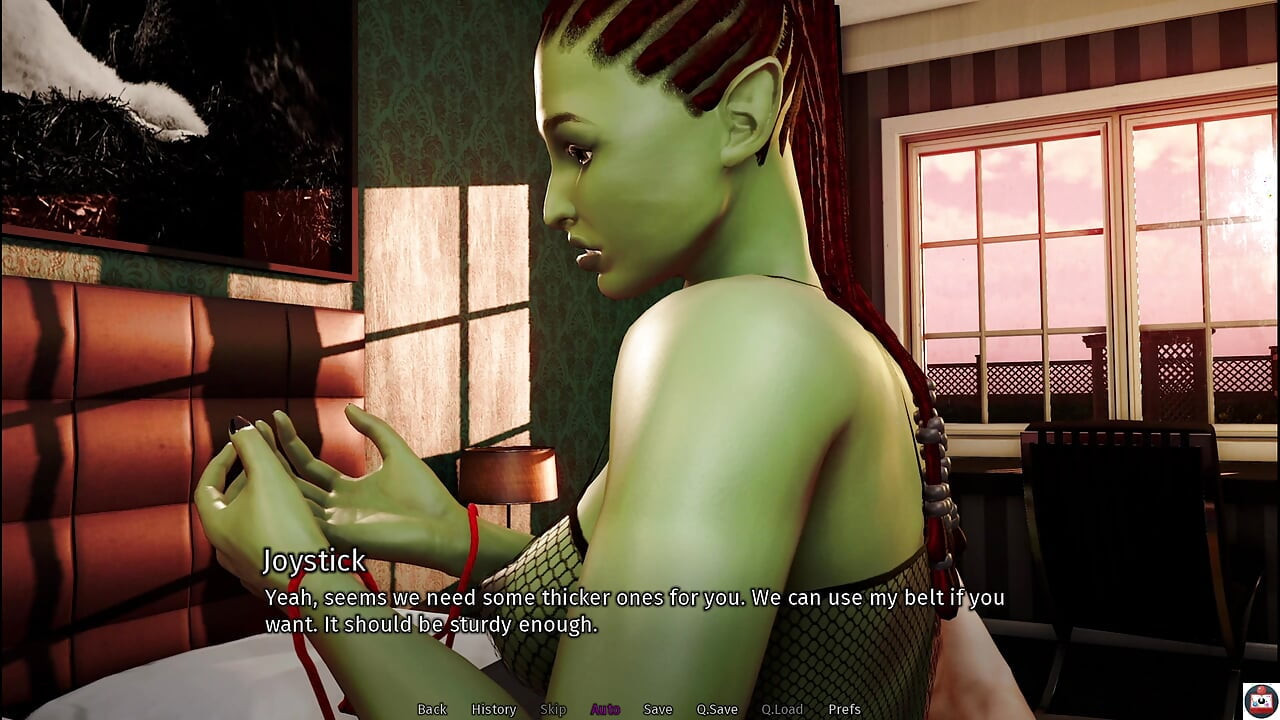The width and height of the screenshot is (1280, 720).
Task: Open the dialogue History log
Action: 494,709
